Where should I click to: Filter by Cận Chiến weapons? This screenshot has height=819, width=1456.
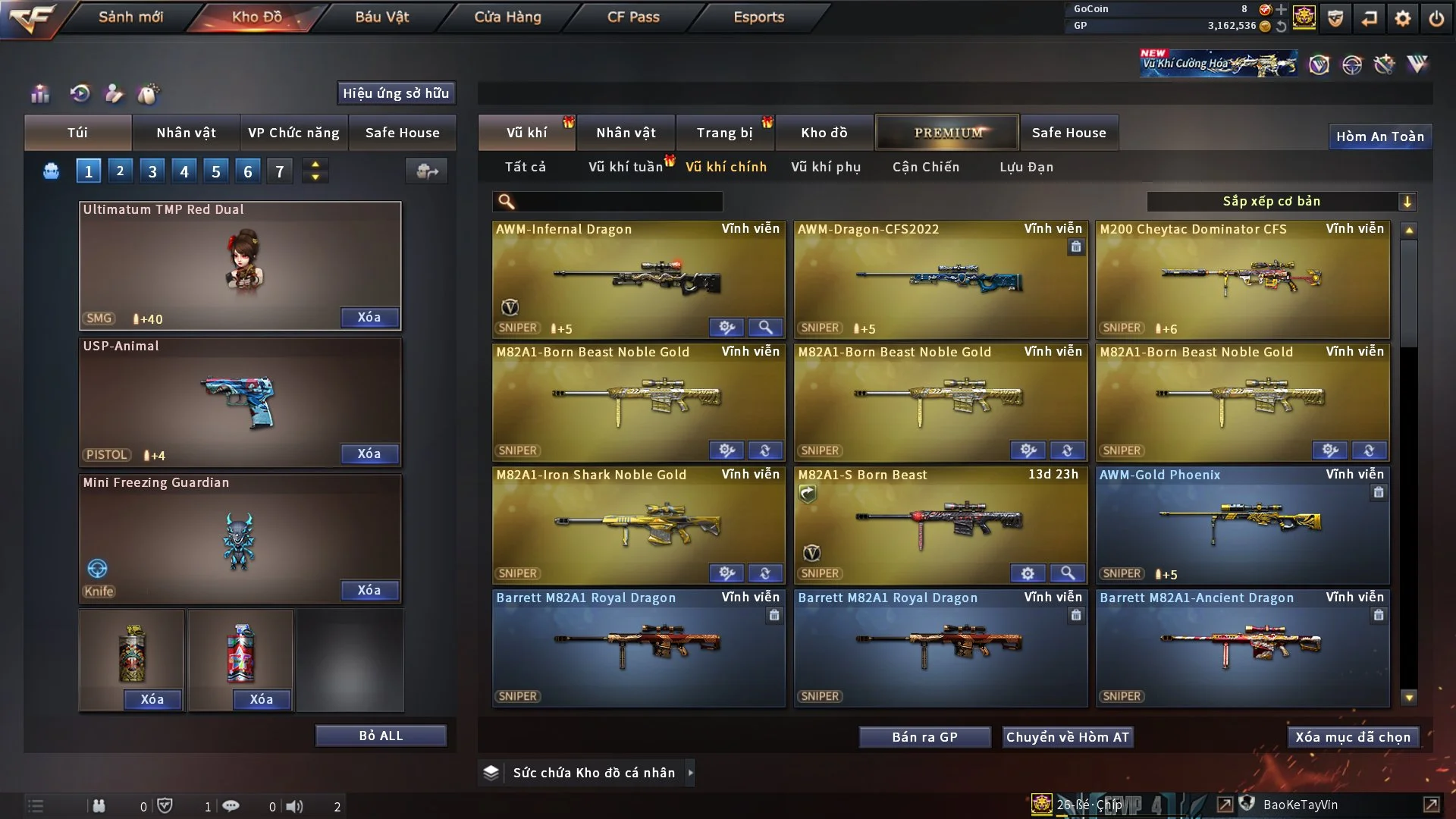[x=925, y=167]
